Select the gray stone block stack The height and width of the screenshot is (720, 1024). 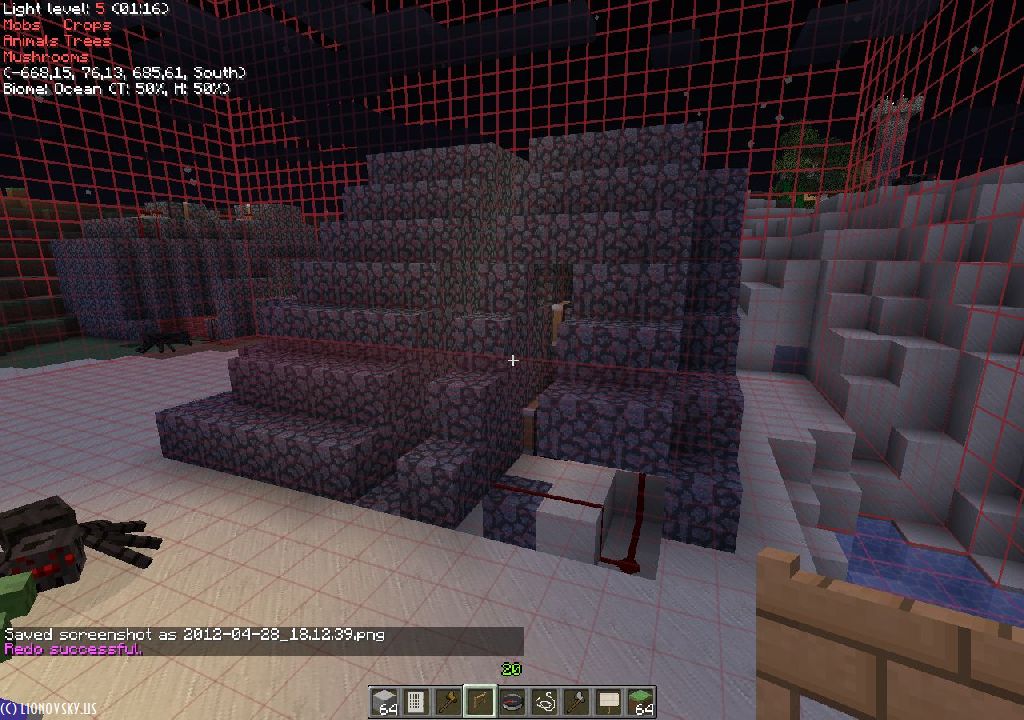coord(384,702)
